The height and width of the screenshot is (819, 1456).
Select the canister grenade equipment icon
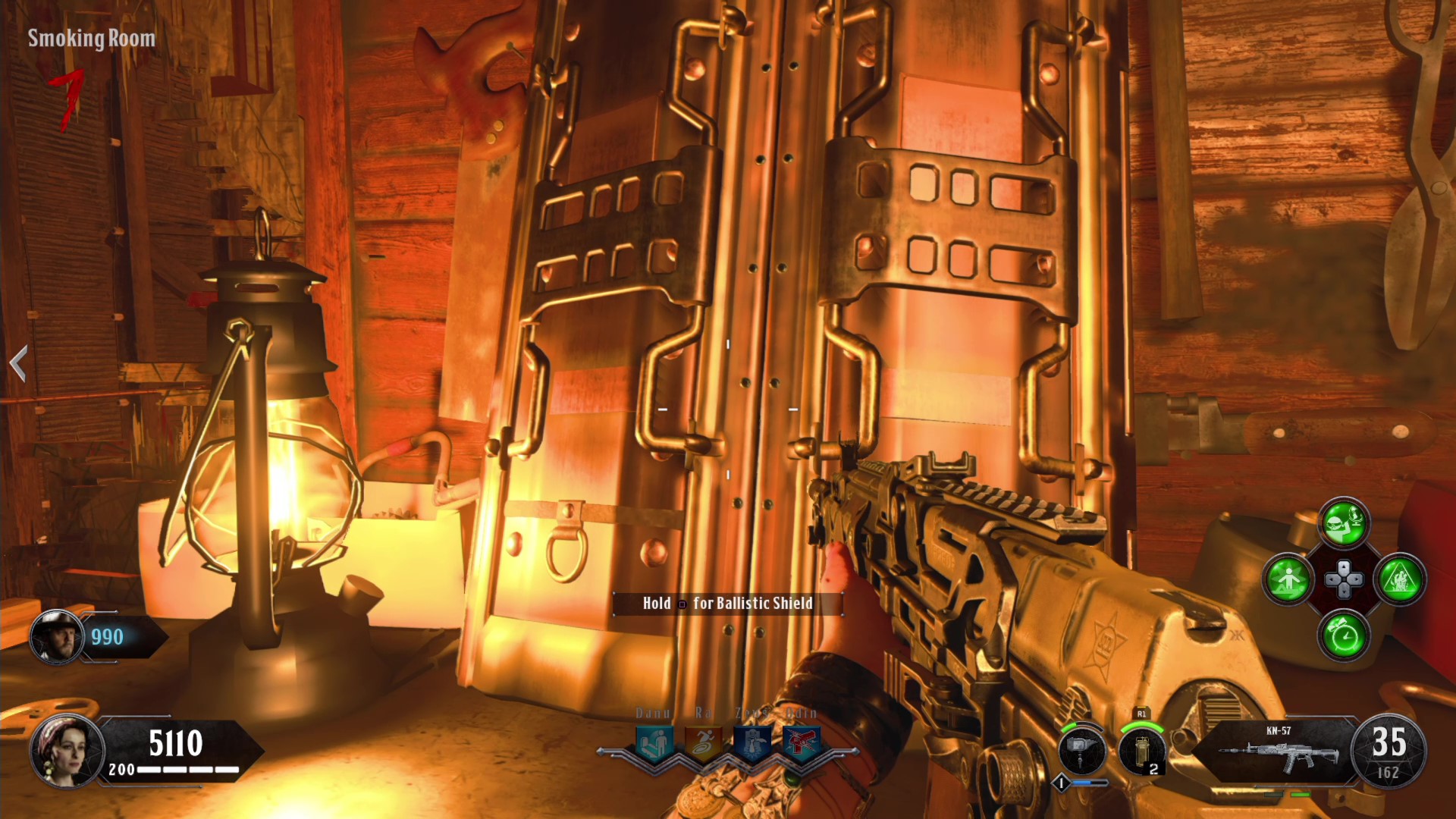1141,749
